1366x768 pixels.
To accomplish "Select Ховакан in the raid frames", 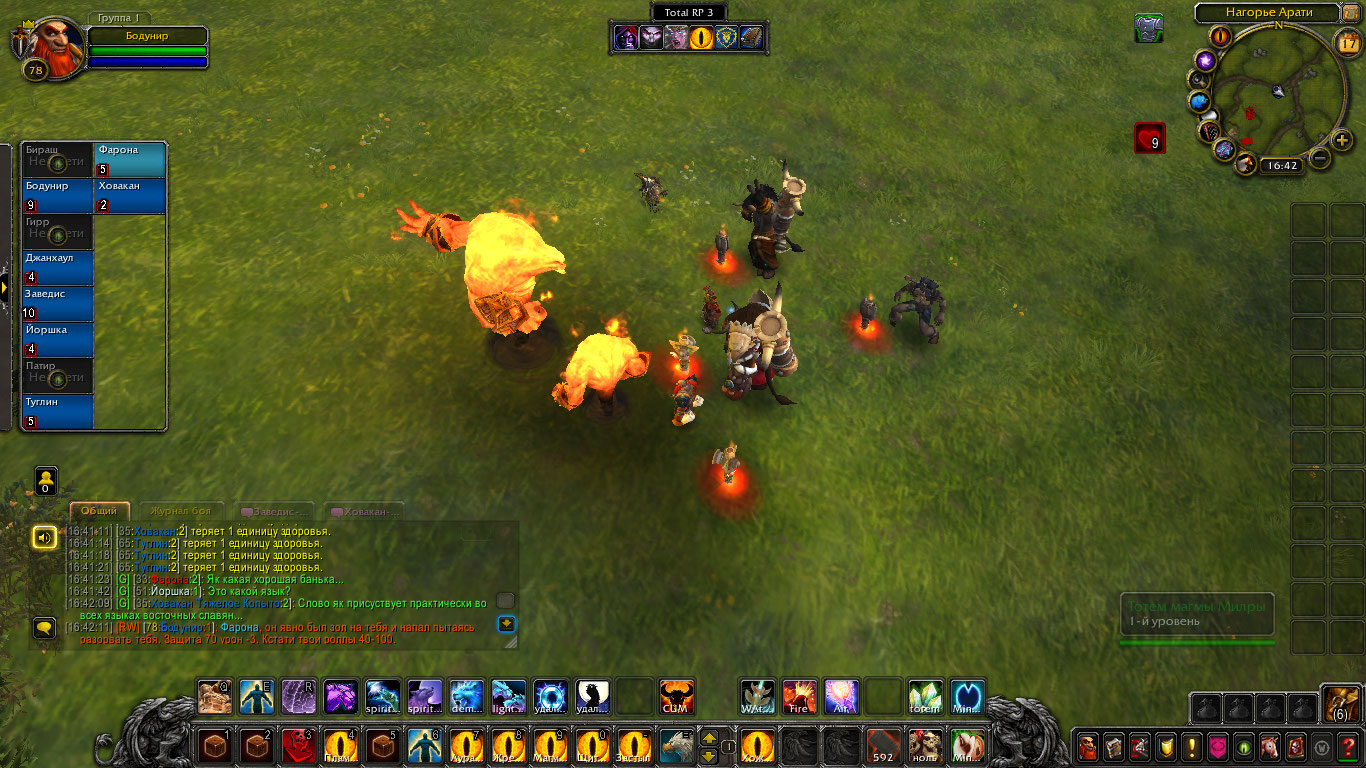I will point(130,196).
